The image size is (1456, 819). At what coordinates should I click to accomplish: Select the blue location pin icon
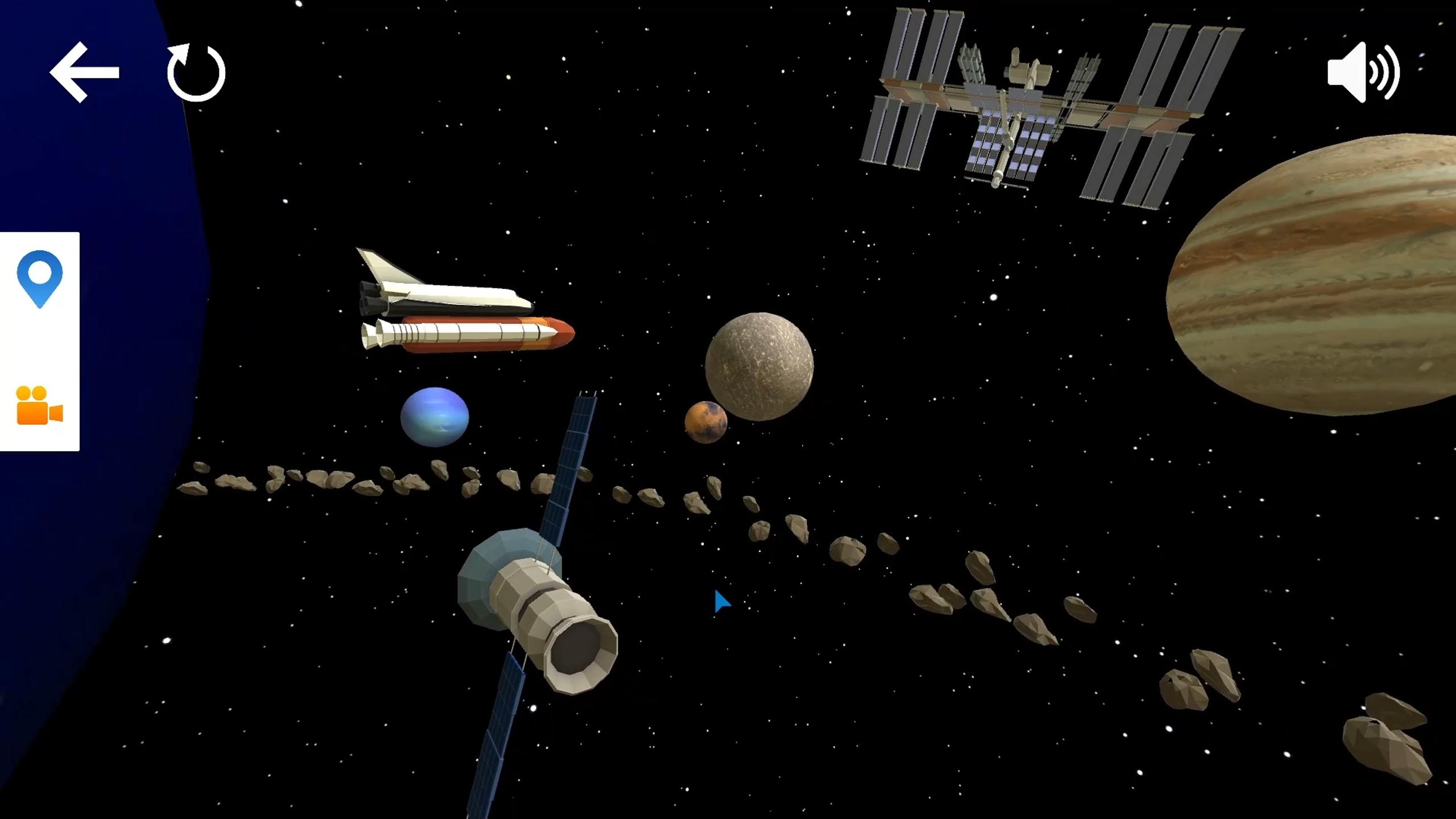pos(40,279)
